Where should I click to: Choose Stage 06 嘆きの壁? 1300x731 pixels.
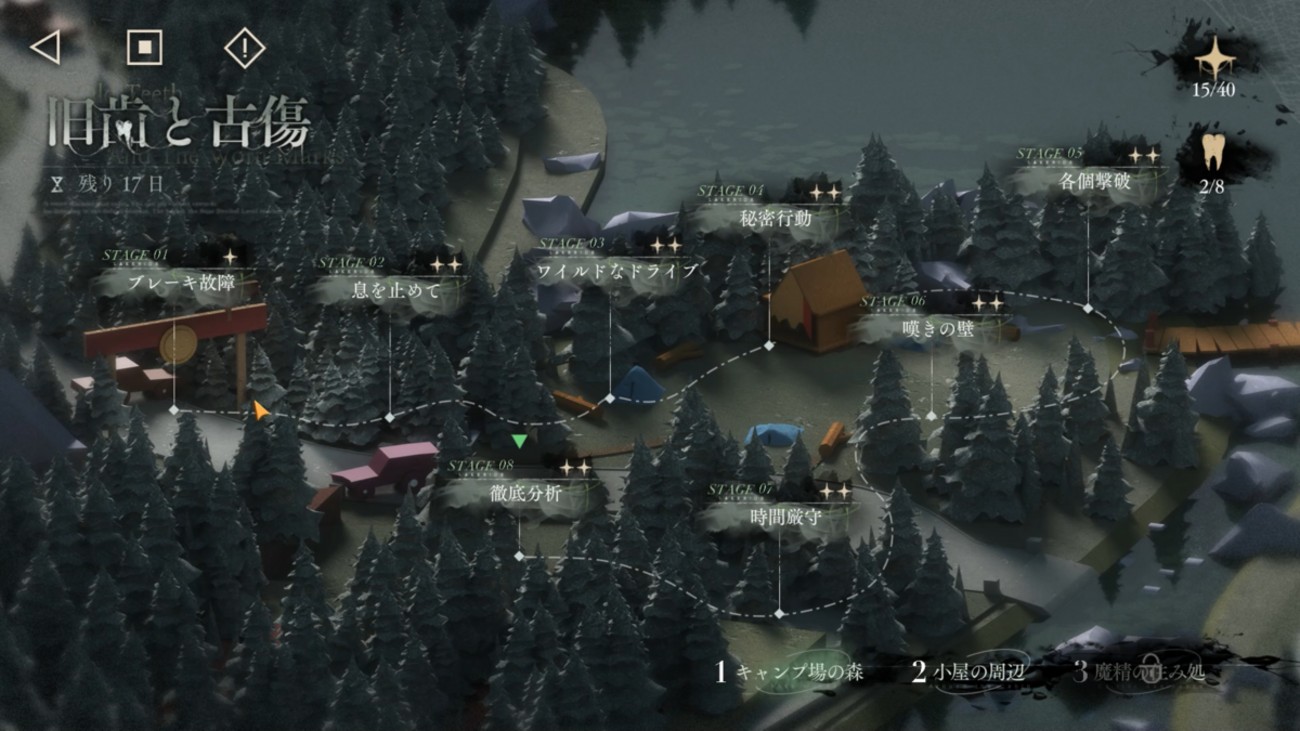pos(937,327)
